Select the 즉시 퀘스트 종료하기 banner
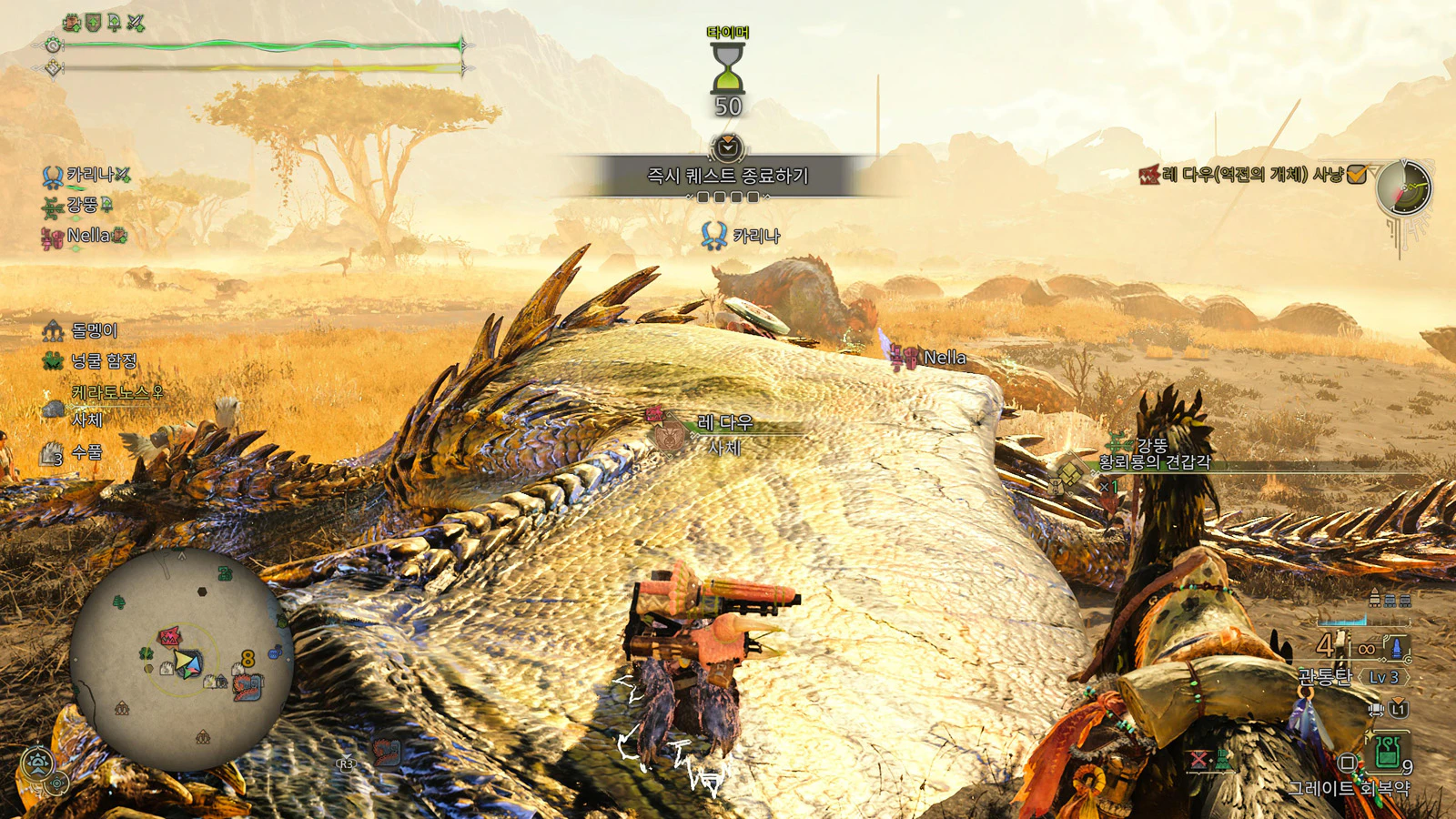1456x819 pixels. click(x=727, y=176)
